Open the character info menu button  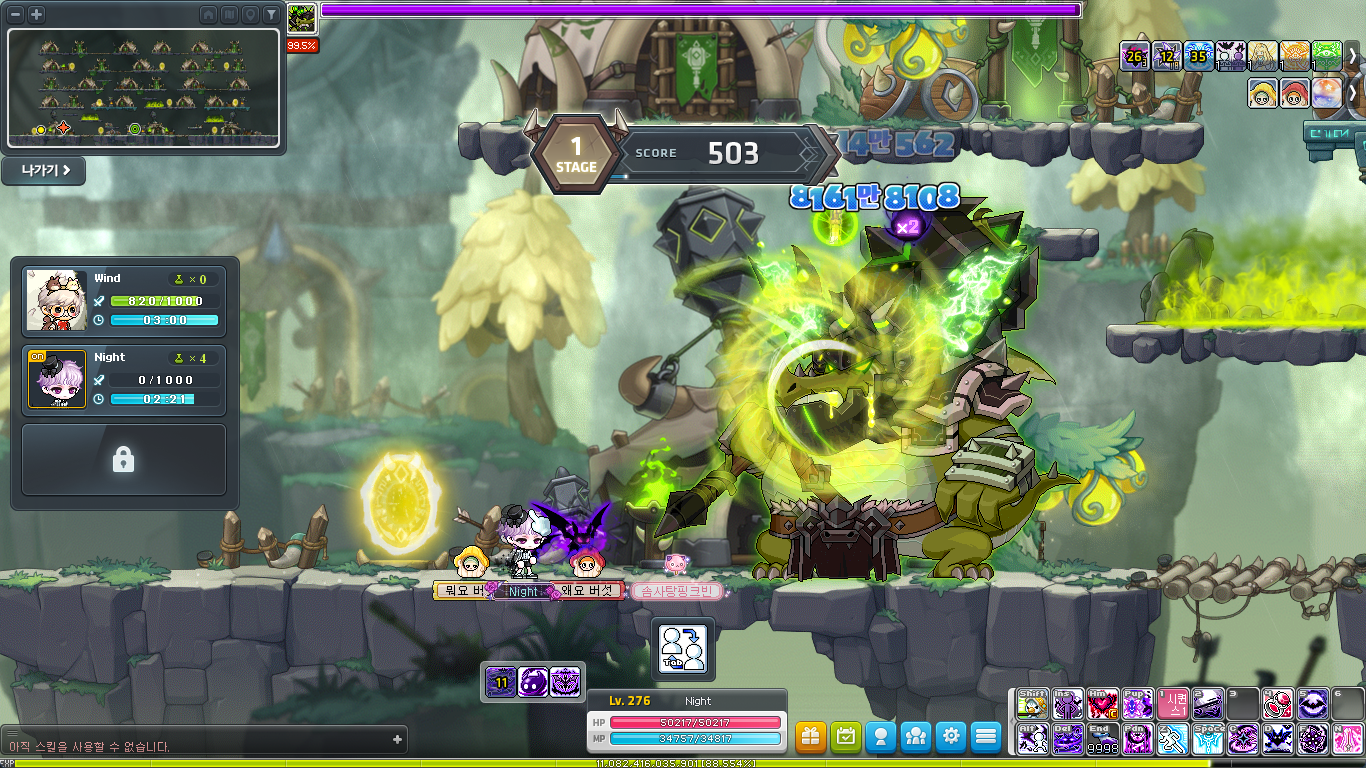click(881, 737)
